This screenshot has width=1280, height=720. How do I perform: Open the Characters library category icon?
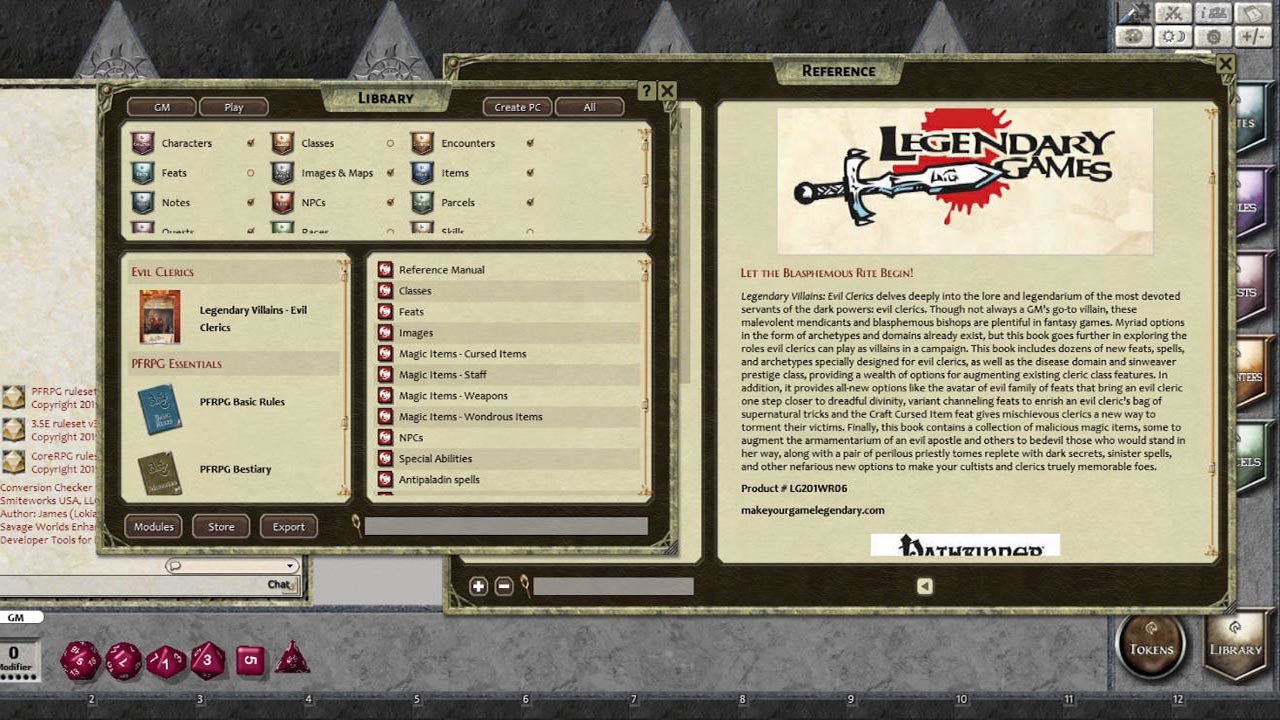coord(143,143)
